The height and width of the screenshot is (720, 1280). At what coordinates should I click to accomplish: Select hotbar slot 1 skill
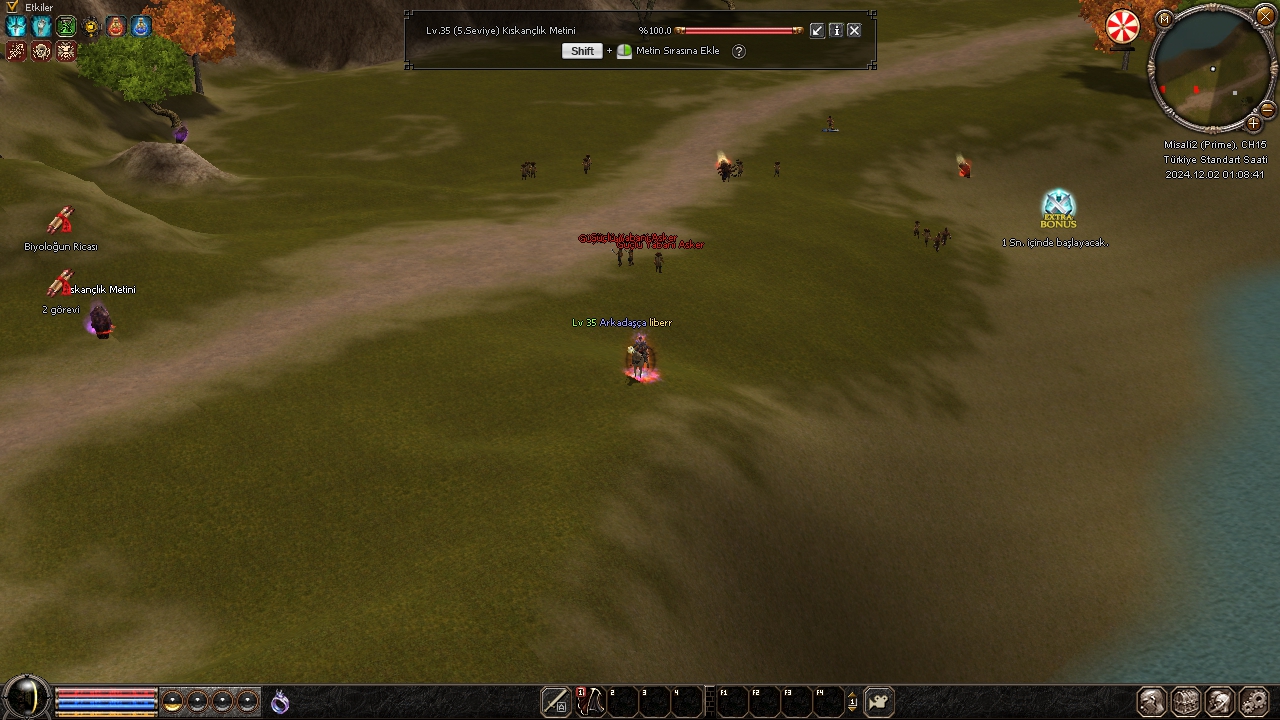(x=589, y=702)
